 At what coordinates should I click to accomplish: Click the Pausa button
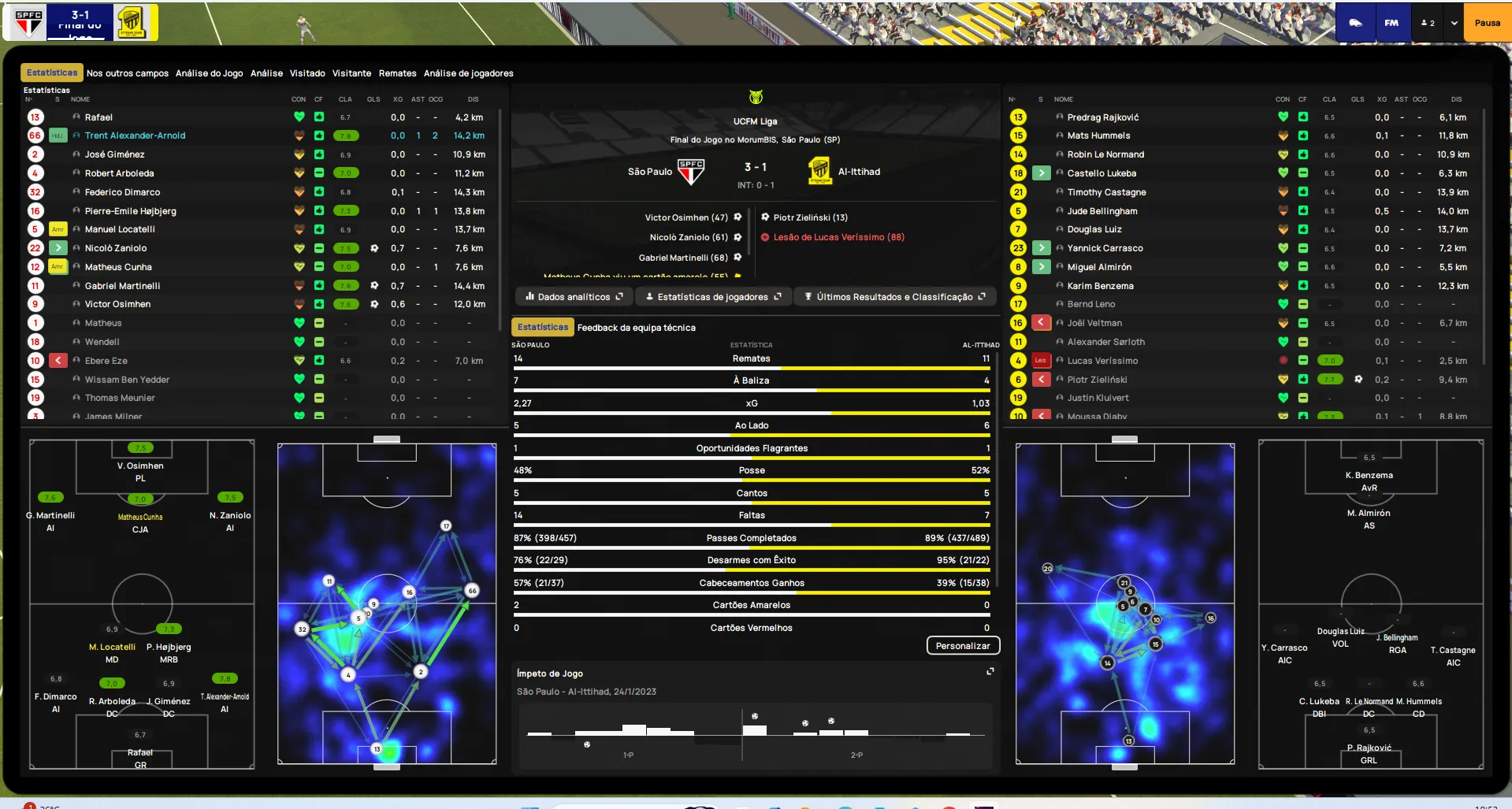tap(1487, 23)
